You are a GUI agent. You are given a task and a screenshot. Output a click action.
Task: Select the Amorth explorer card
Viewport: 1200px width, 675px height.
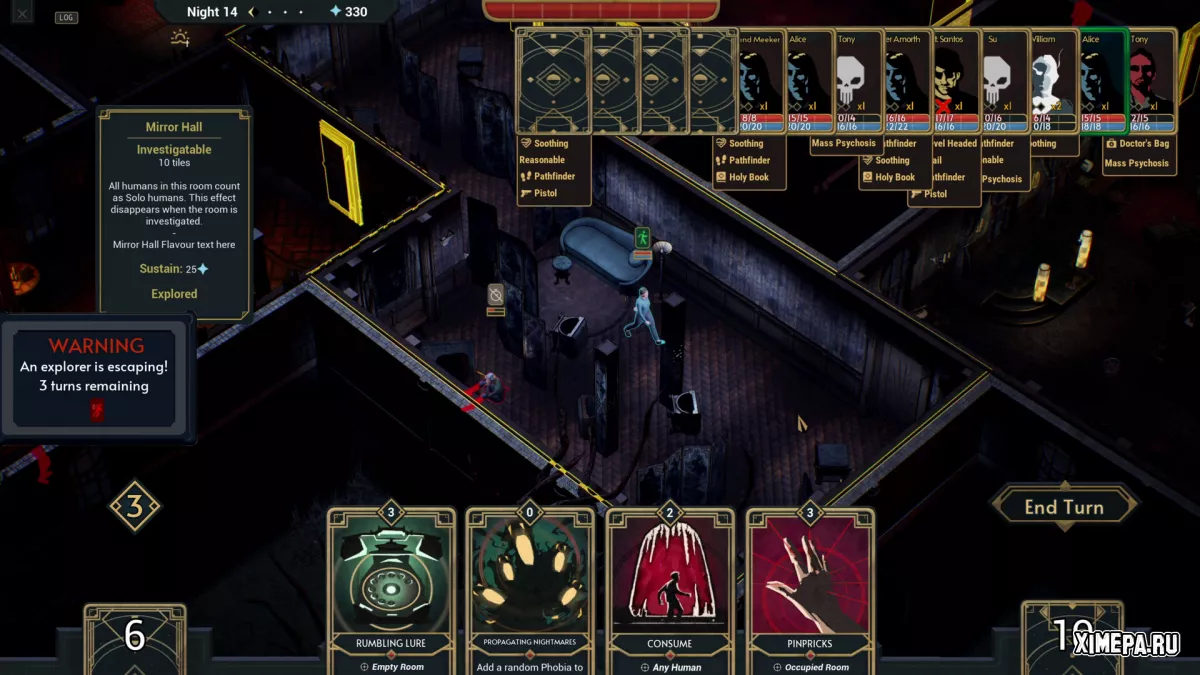point(908,82)
